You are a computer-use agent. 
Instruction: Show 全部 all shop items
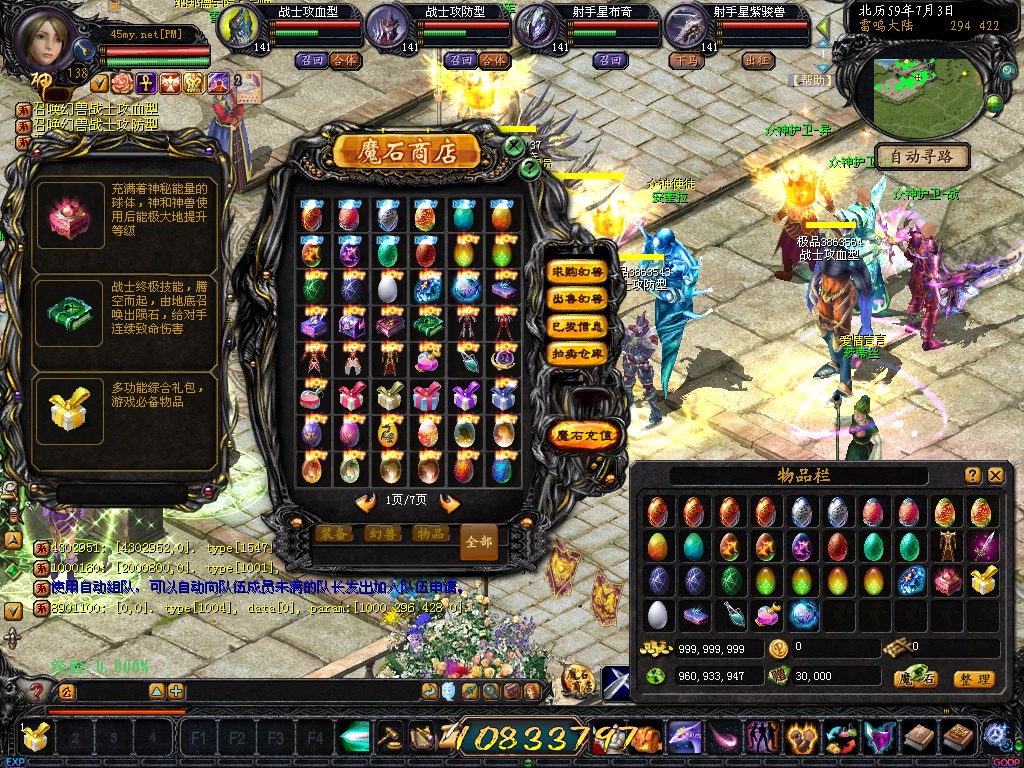pyautogui.click(x=479, y=541)
